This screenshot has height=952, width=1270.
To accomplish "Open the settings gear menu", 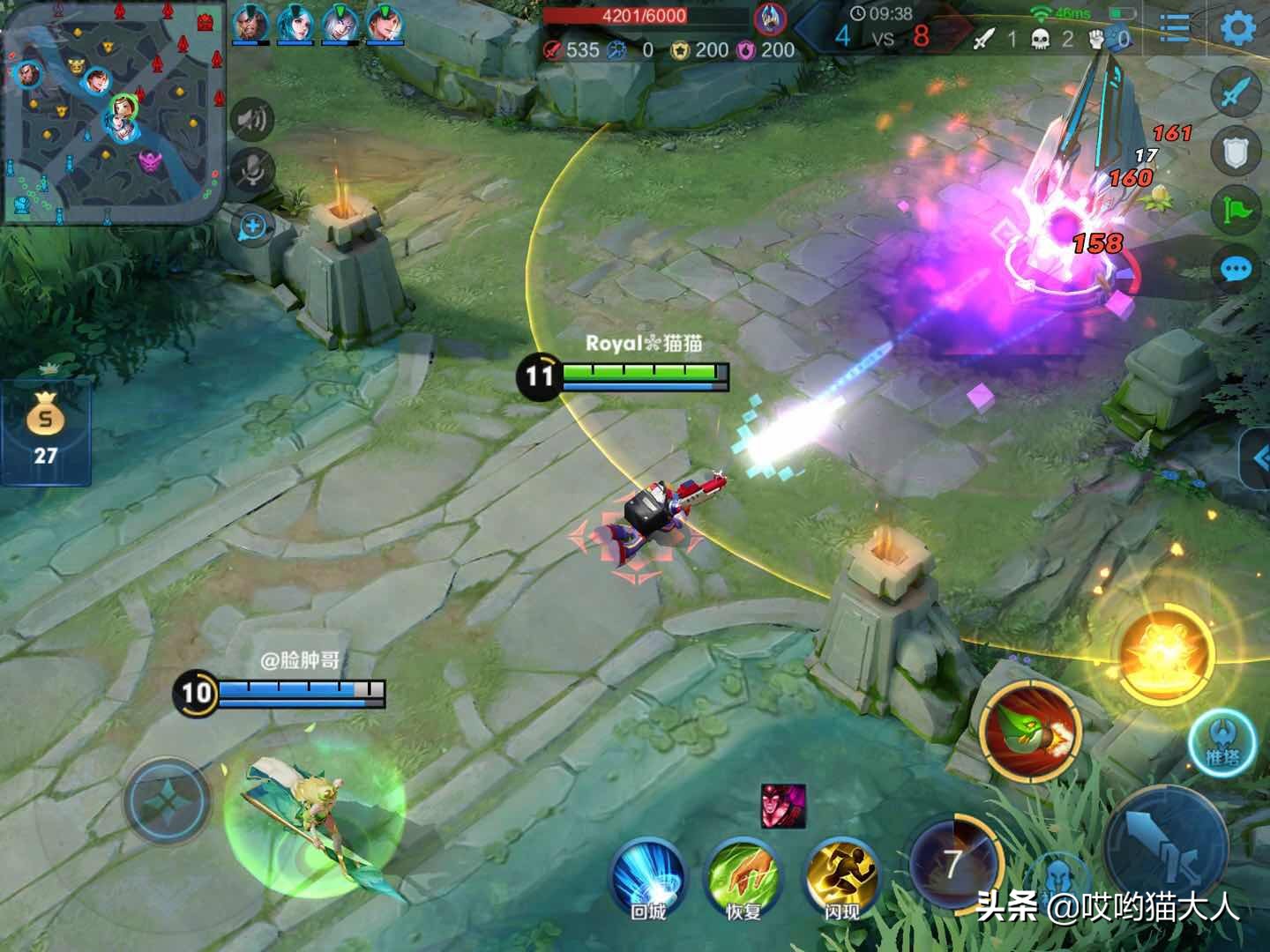I will [1238, 28].
